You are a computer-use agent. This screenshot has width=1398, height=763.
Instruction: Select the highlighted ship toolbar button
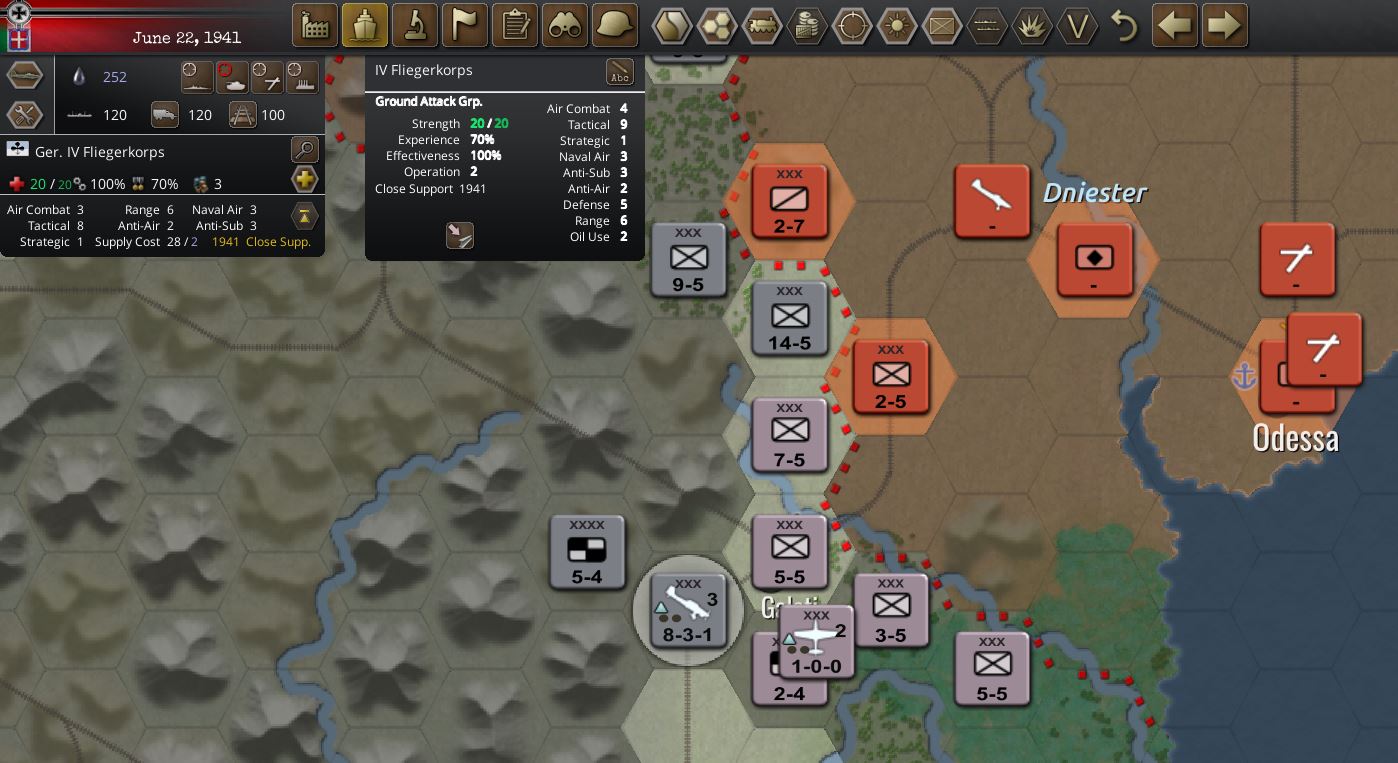pos(365,25)
